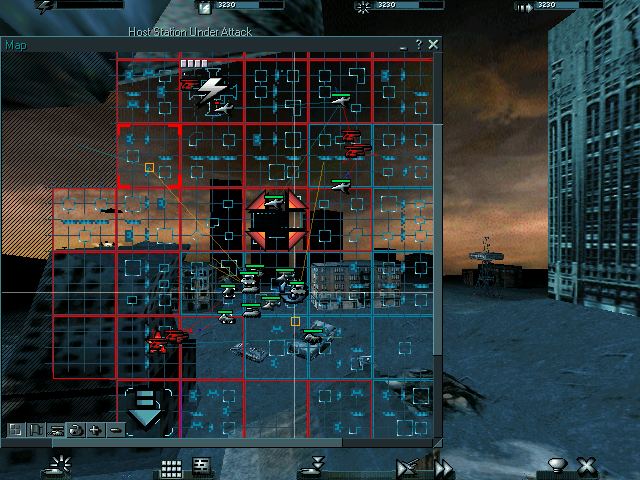The width and height of the screenshot is (640, 480).
Task: Open the squadron manager list button
Action: point(201,466)
